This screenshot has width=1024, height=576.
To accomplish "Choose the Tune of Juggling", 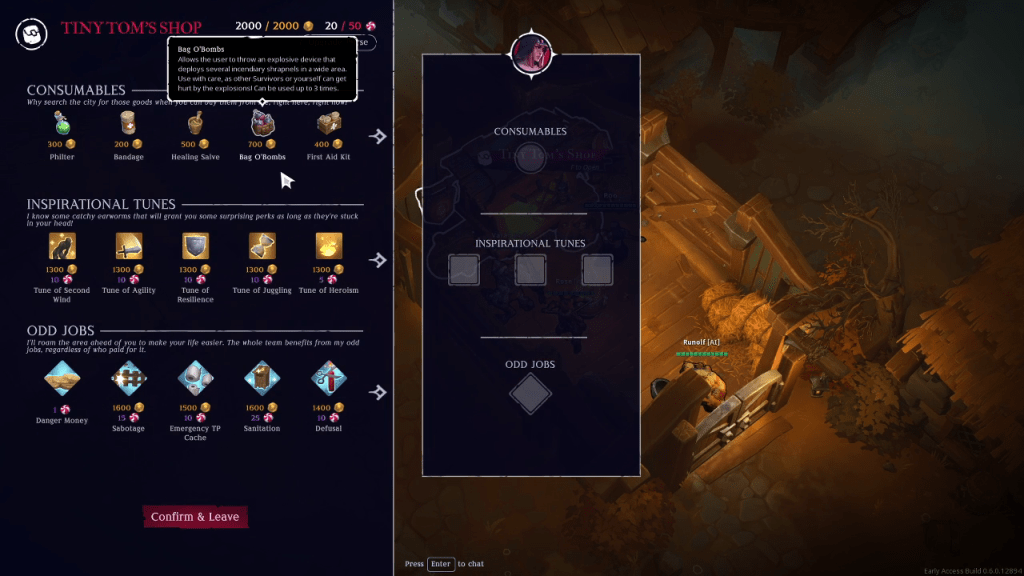I will (x=262, y=246).
